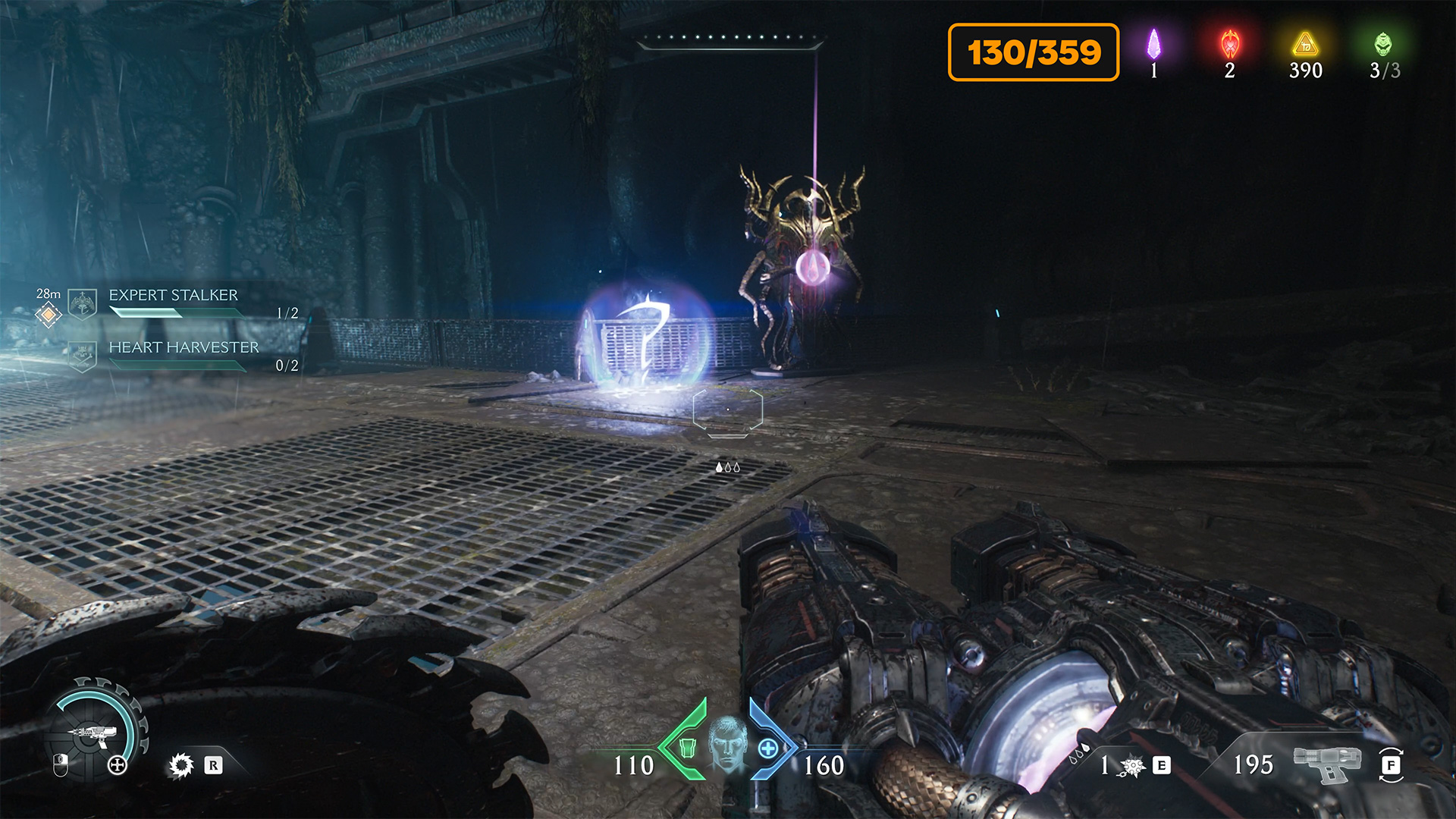1456x819 pixels.
Task: Click the blue health cross icon
Action: (x=767, y=748)
